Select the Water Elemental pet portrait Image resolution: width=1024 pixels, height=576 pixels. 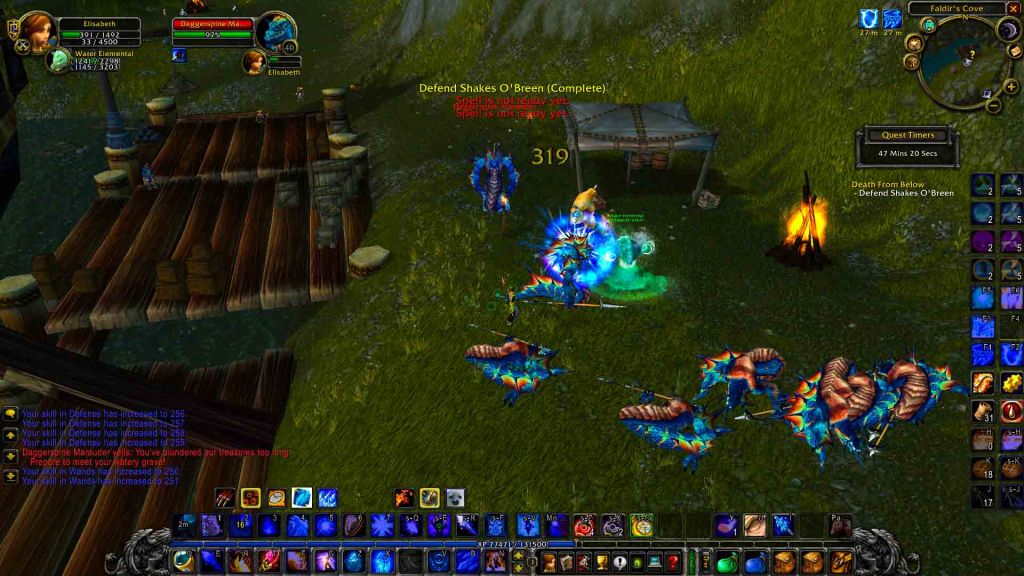coord(58,61)
